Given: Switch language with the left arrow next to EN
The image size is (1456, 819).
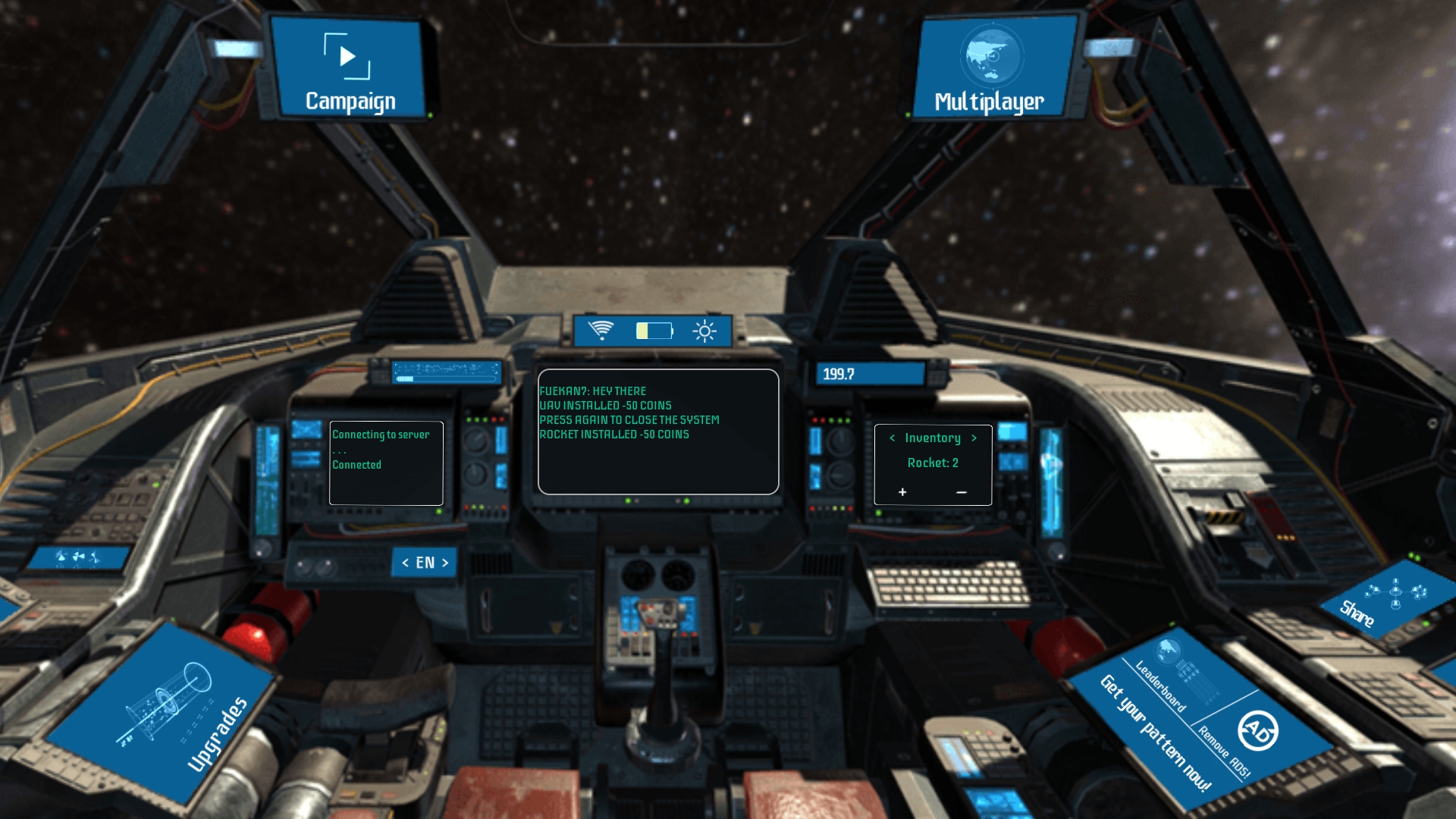Looking at the screenshot, I should 406,563.
